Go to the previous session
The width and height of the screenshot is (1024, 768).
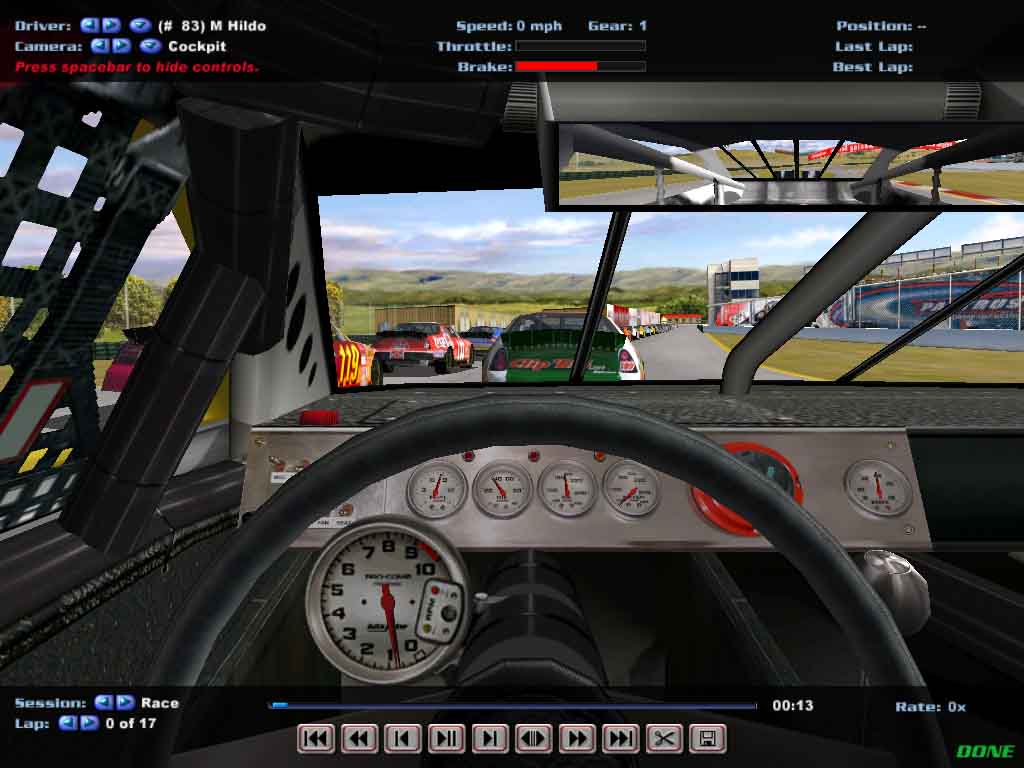click(x=103, y=702)
